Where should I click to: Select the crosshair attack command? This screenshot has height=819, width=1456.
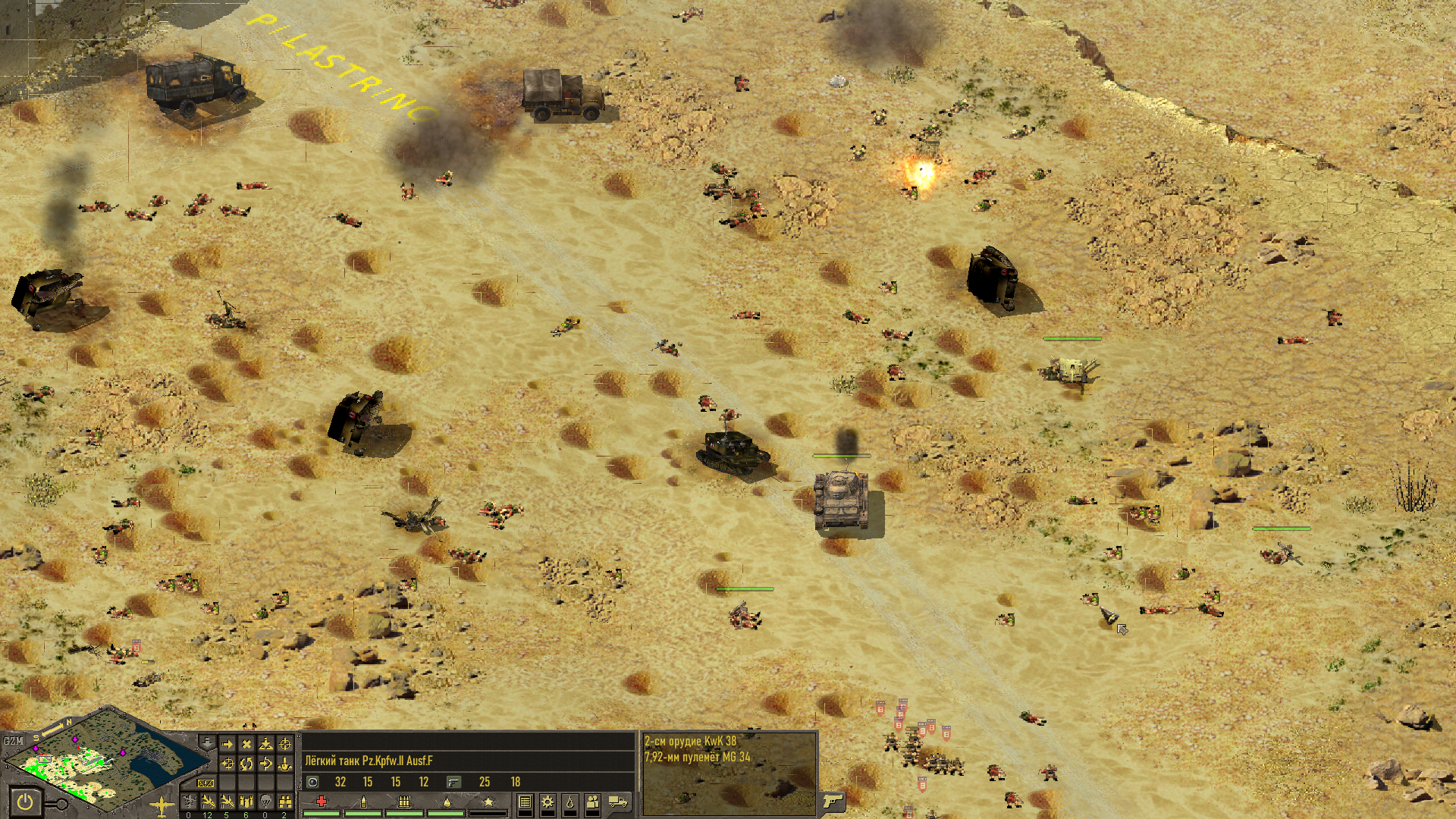[285, 745]
